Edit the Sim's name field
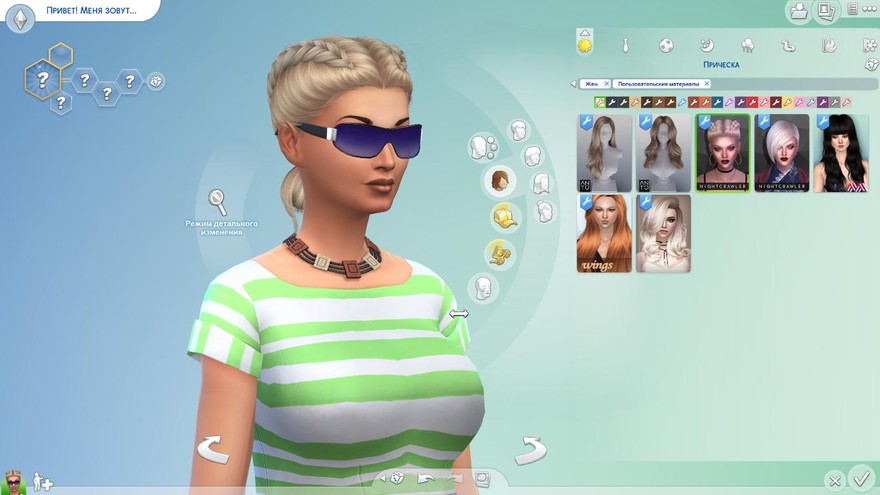The width and height of the screenshot is (880, 495). (x=88, y=11)
